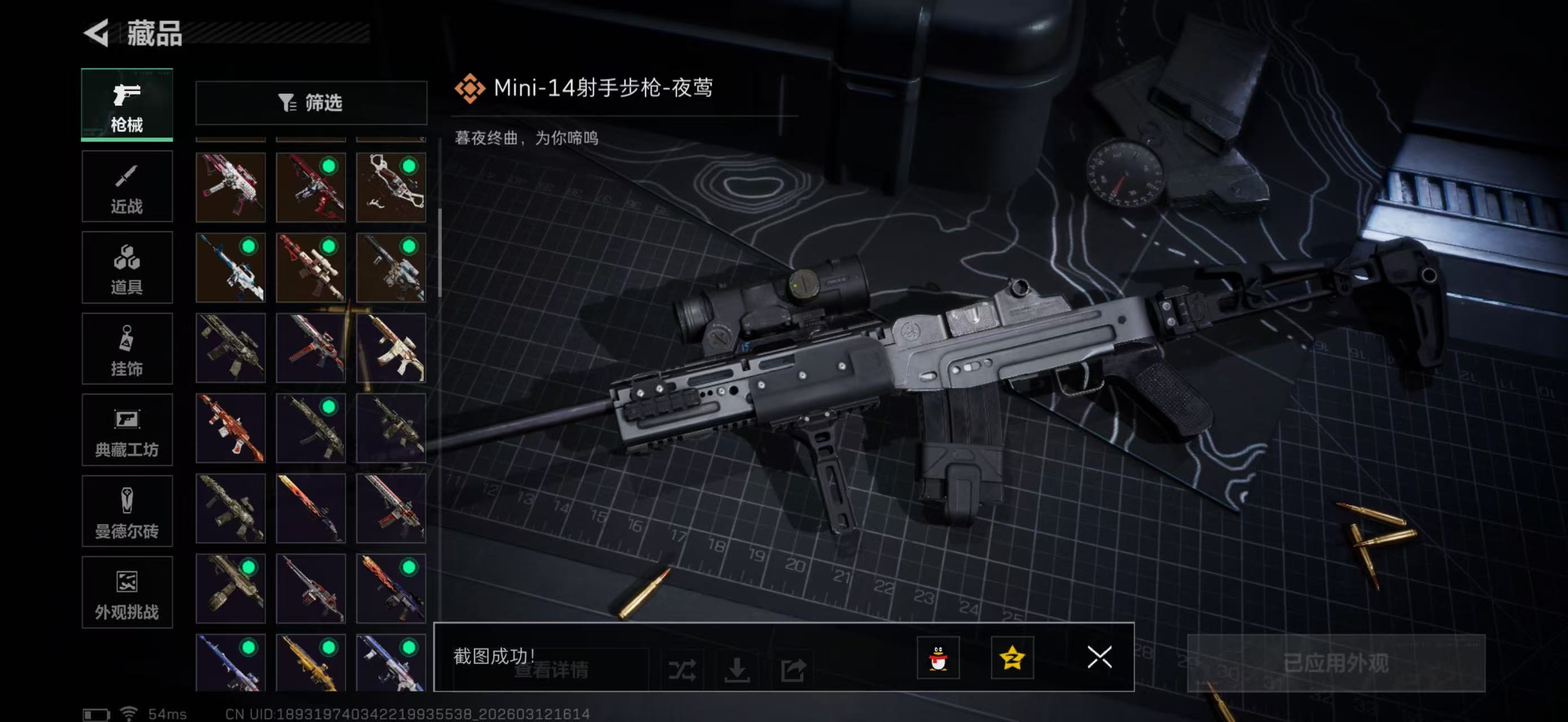1568x722 pixels.
Task: Switch to the 外观挑战 appearance challenge tab
Action: click(x=127, y=592)
